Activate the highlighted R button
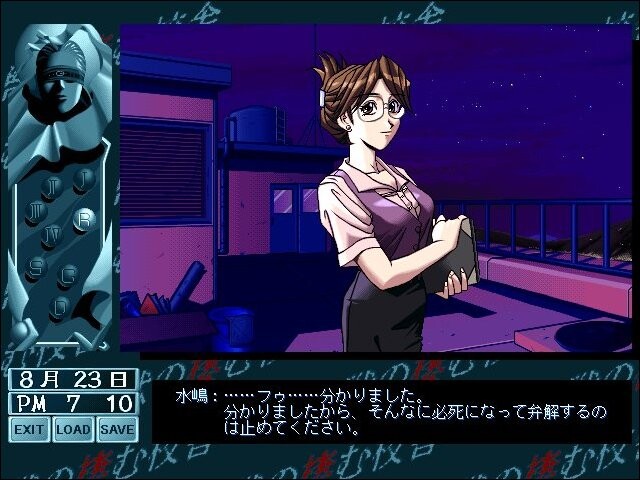Viewport: 640px width, 480px height. tap(85, 217)
